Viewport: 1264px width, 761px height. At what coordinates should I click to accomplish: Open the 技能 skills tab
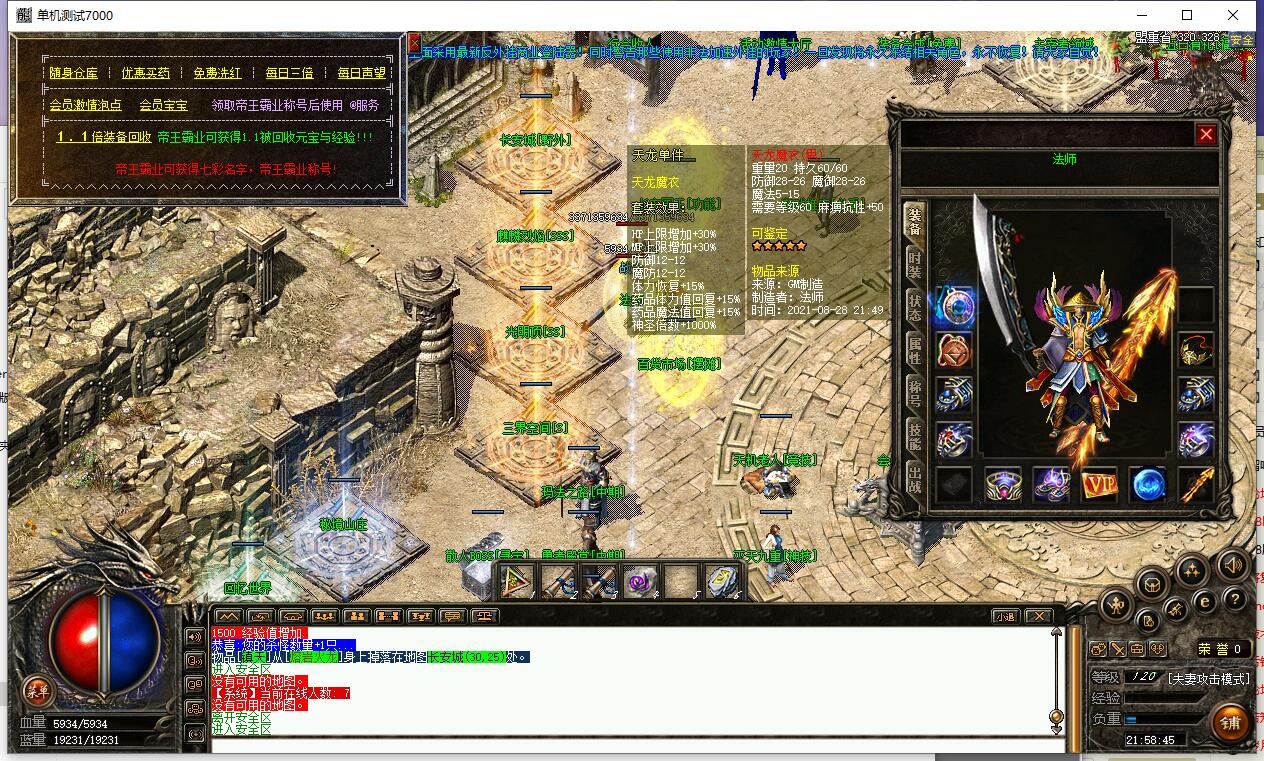[x=914, y=436]
